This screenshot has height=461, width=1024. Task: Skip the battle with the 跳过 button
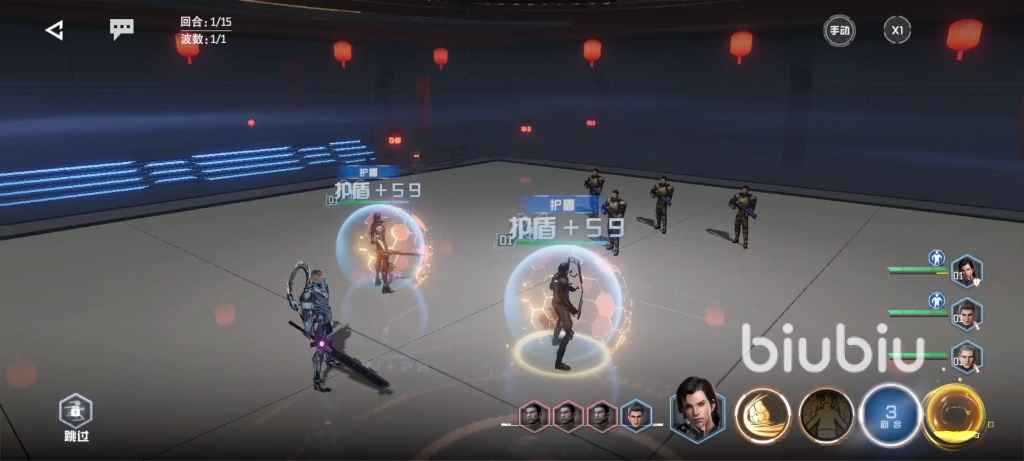[x=76, y=416]
